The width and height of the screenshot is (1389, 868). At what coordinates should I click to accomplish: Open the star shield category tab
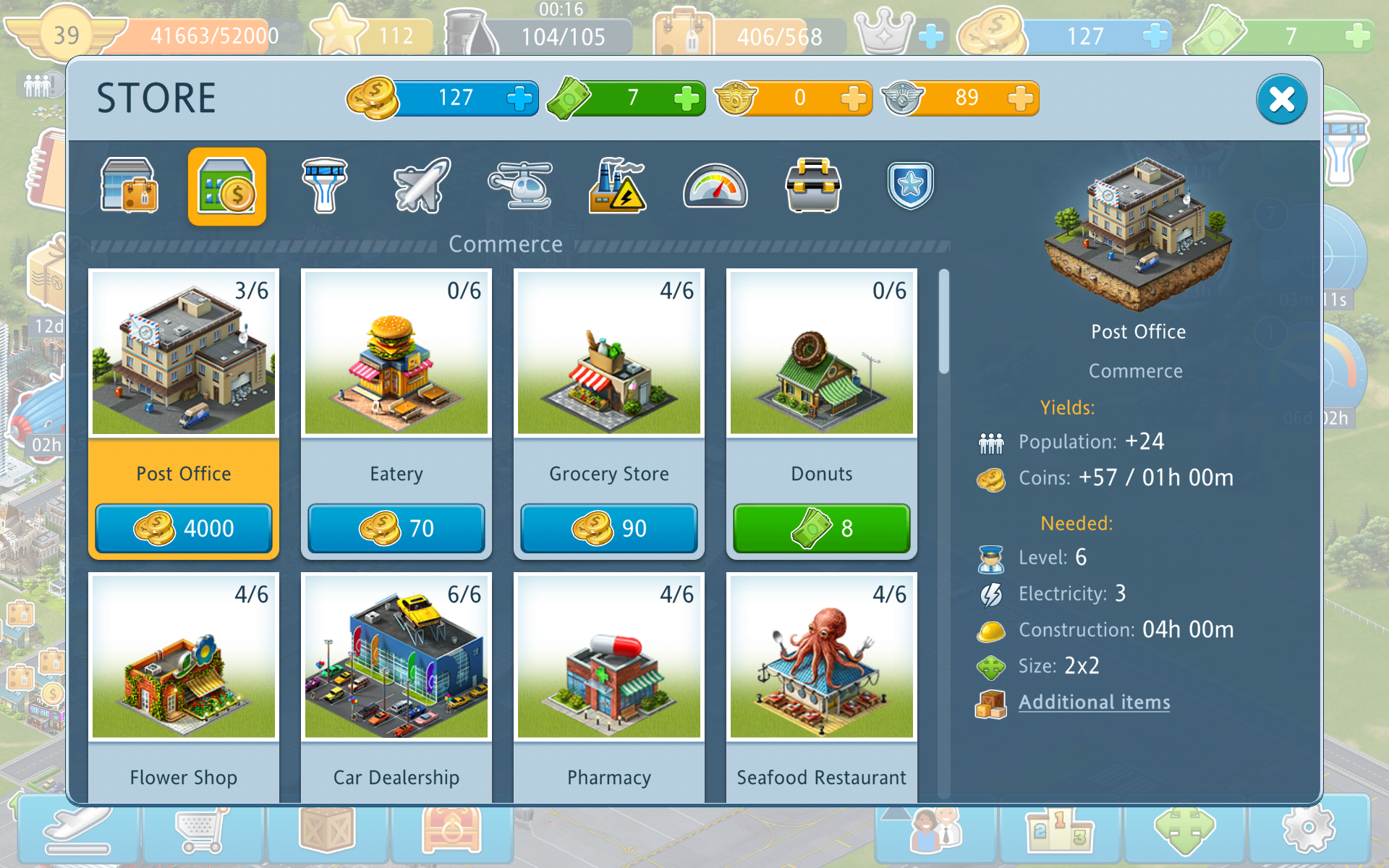click(910, 187)
